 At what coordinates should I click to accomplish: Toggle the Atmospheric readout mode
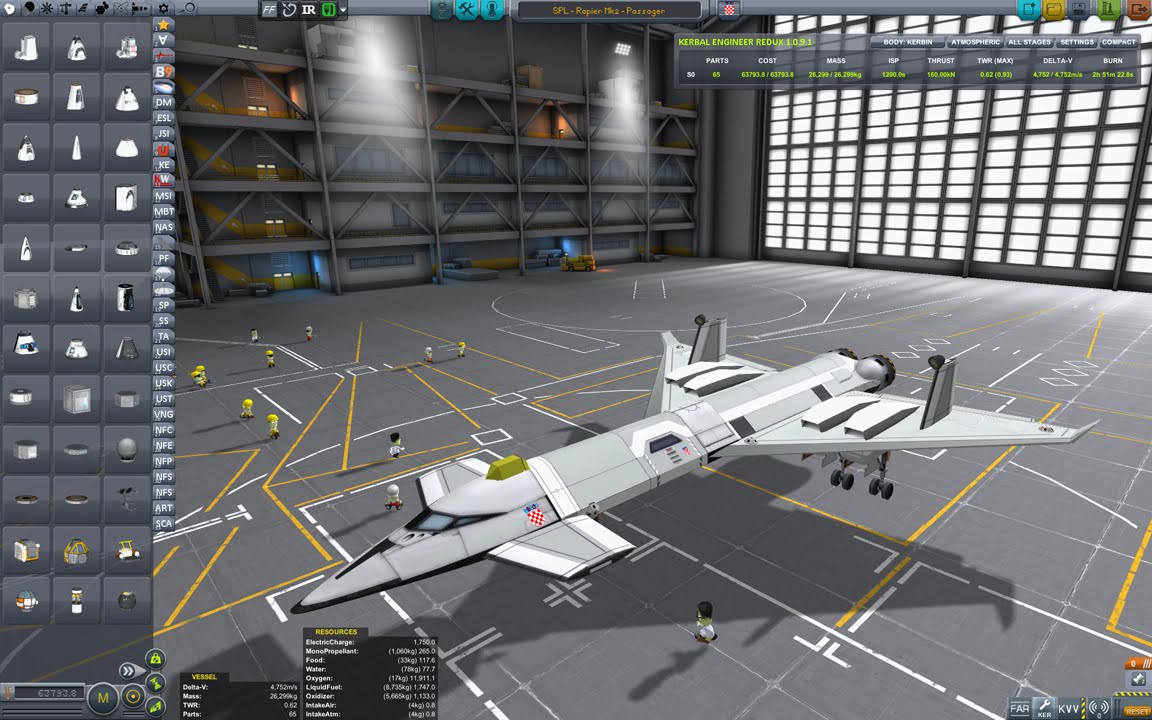pyautogui.click(x=975, y=43)
